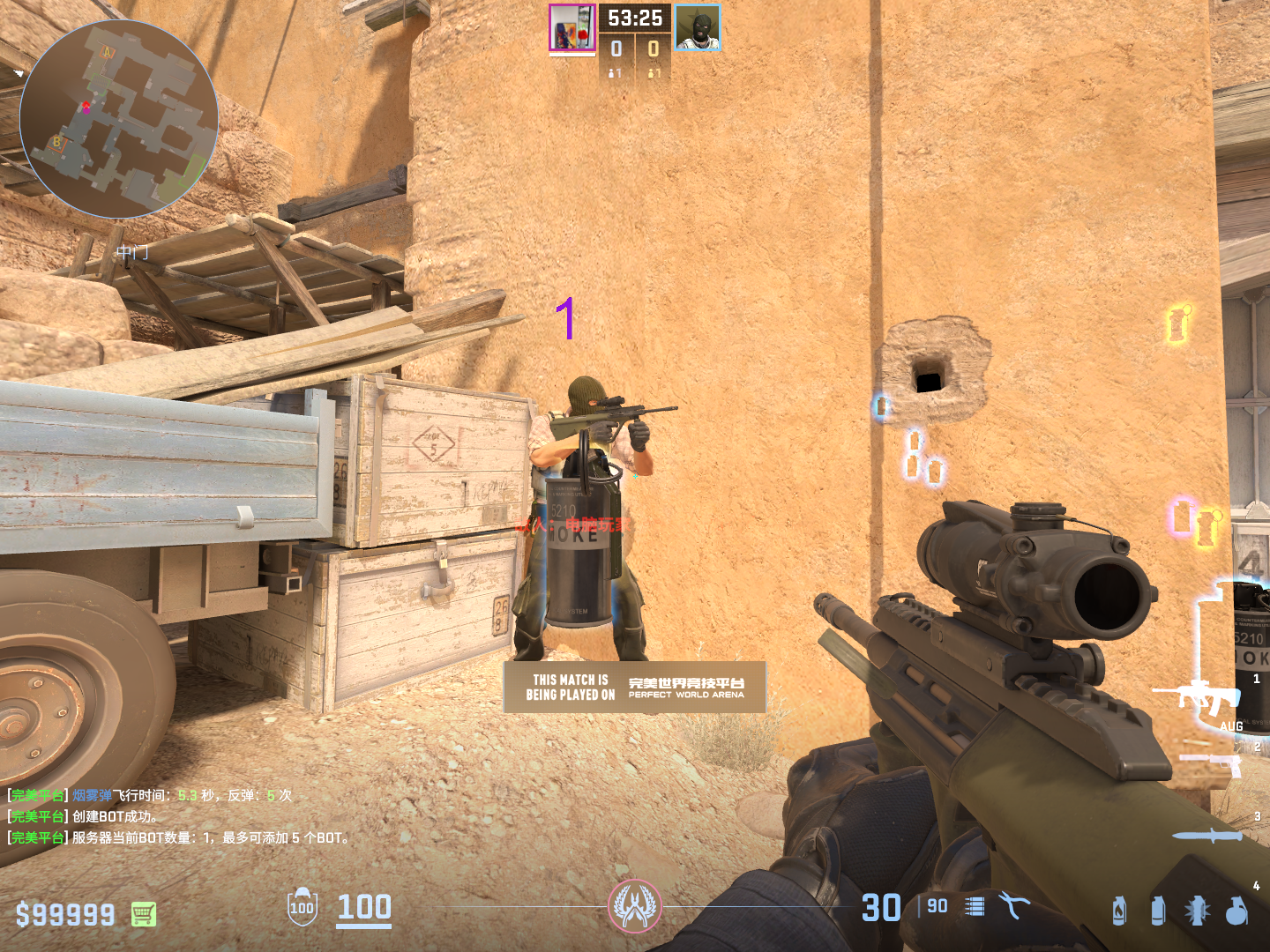Click the circular radar minimap
Viewport: 1270px width, 952px height.
point(119,119)
